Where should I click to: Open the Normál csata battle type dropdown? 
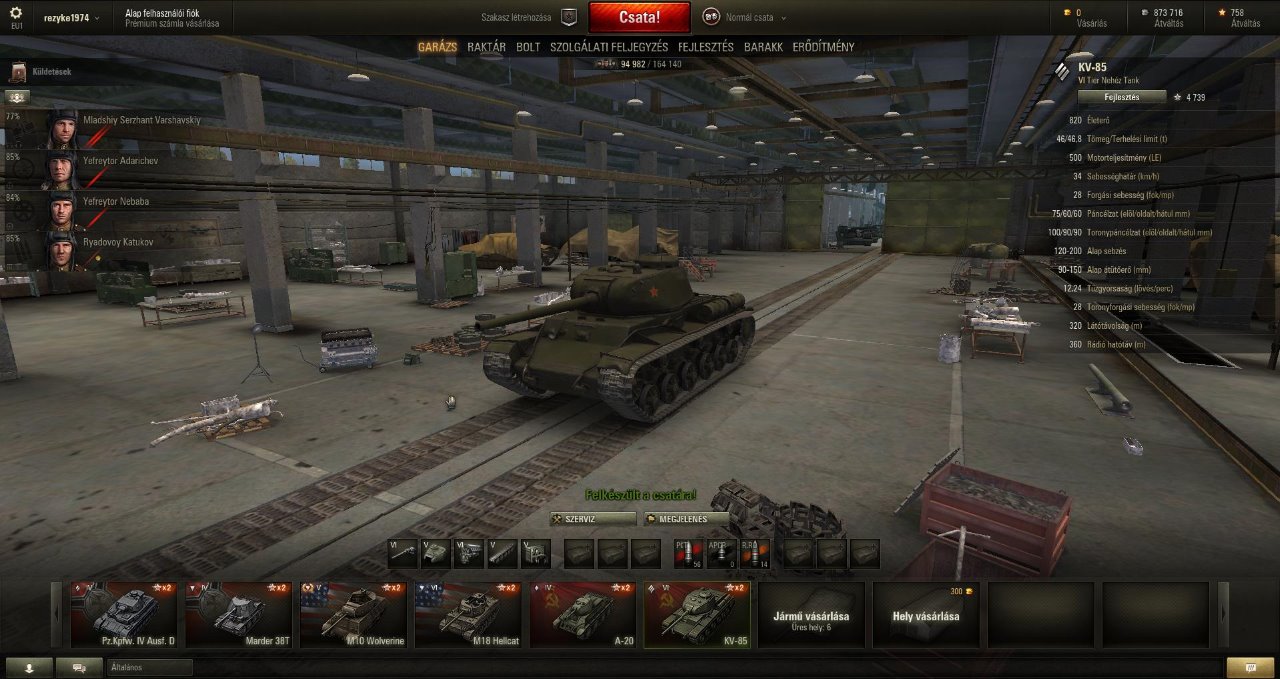745,17
